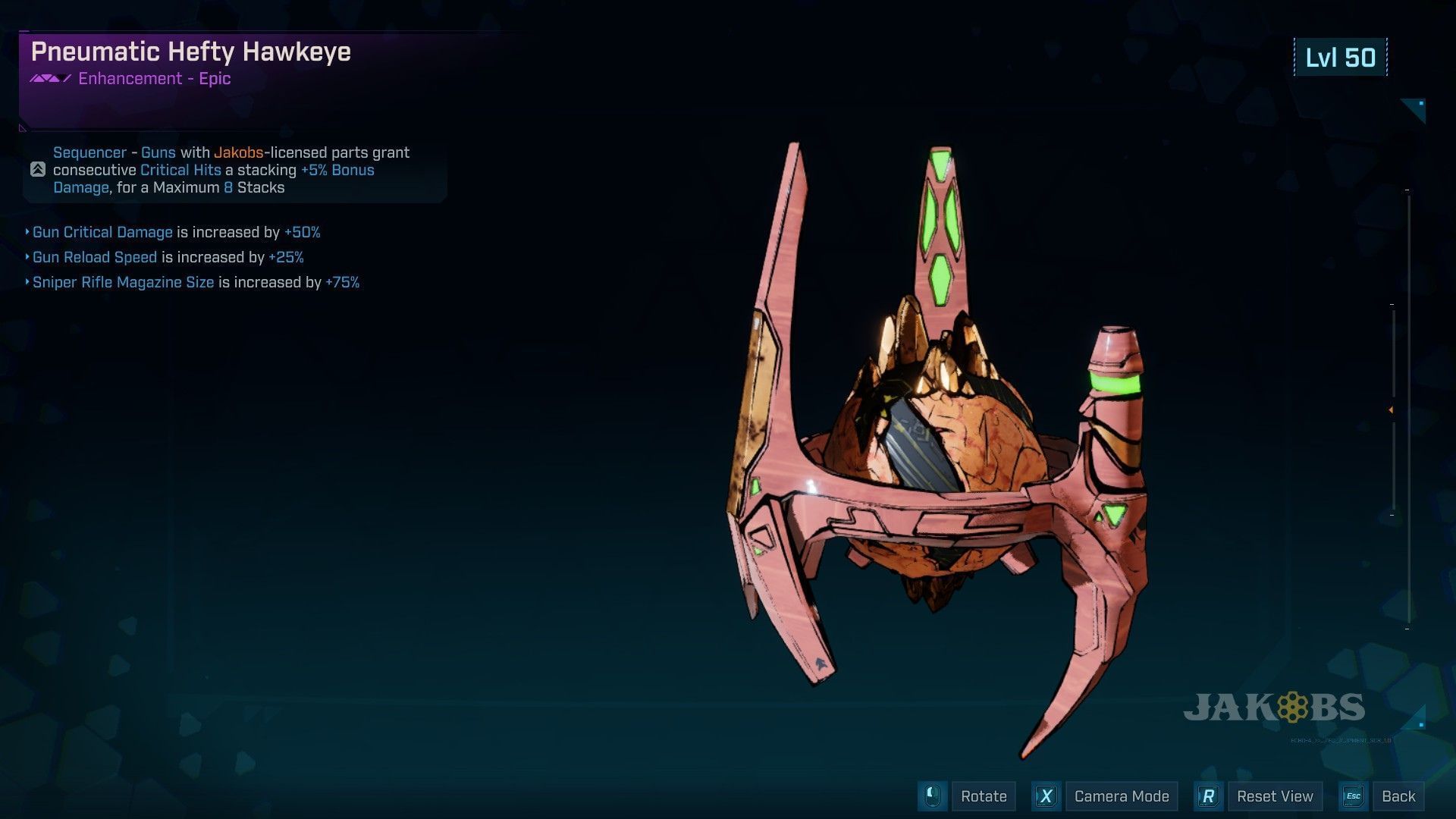Enter Camera Mode from the bottom bar
Image resolution: width=1456 pixels, height=819 pixels.
coord(1121,796)
